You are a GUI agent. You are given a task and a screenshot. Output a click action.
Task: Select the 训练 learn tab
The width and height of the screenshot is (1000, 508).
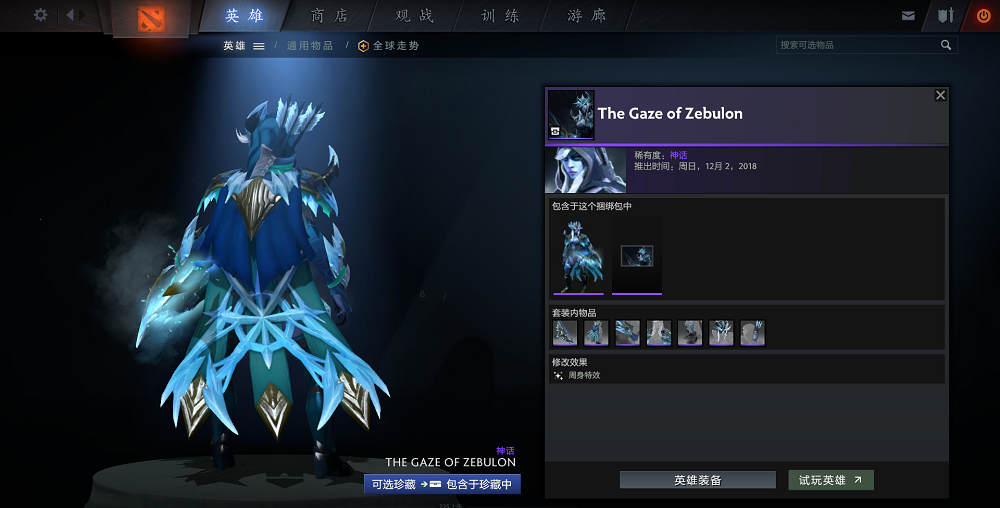coord(500,16)
